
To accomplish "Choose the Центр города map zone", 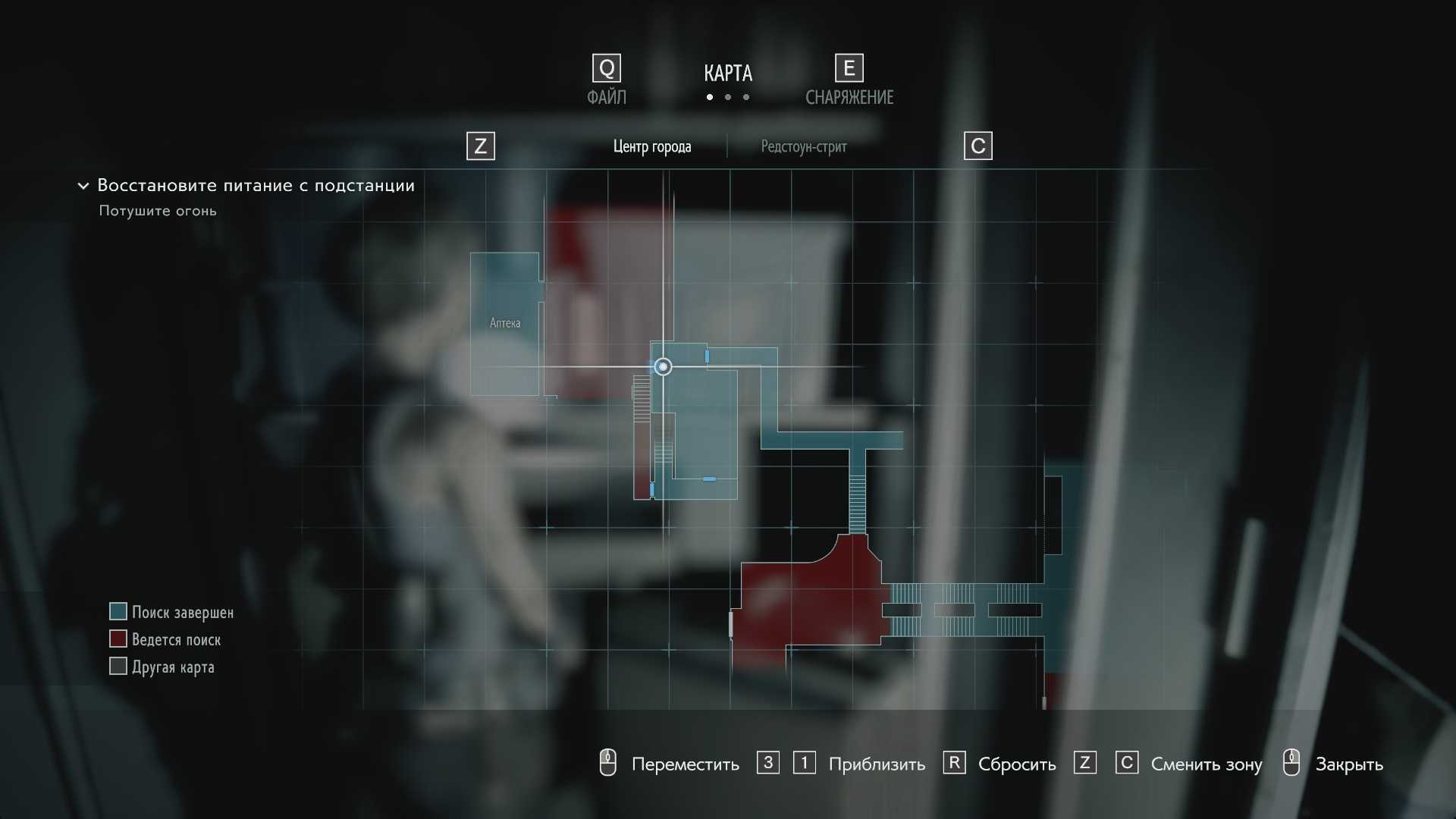I will (652, 146).
